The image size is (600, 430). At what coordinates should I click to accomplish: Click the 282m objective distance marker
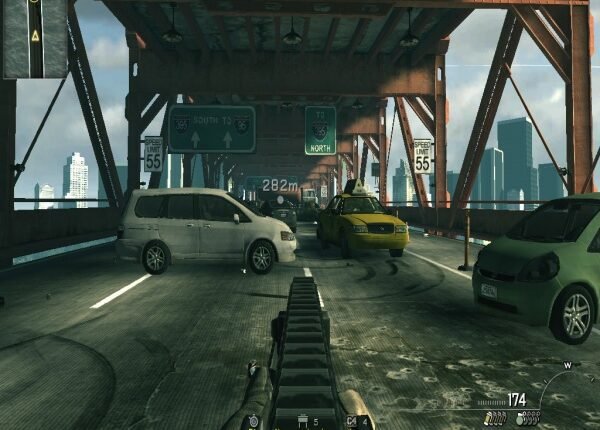[280, 185]
